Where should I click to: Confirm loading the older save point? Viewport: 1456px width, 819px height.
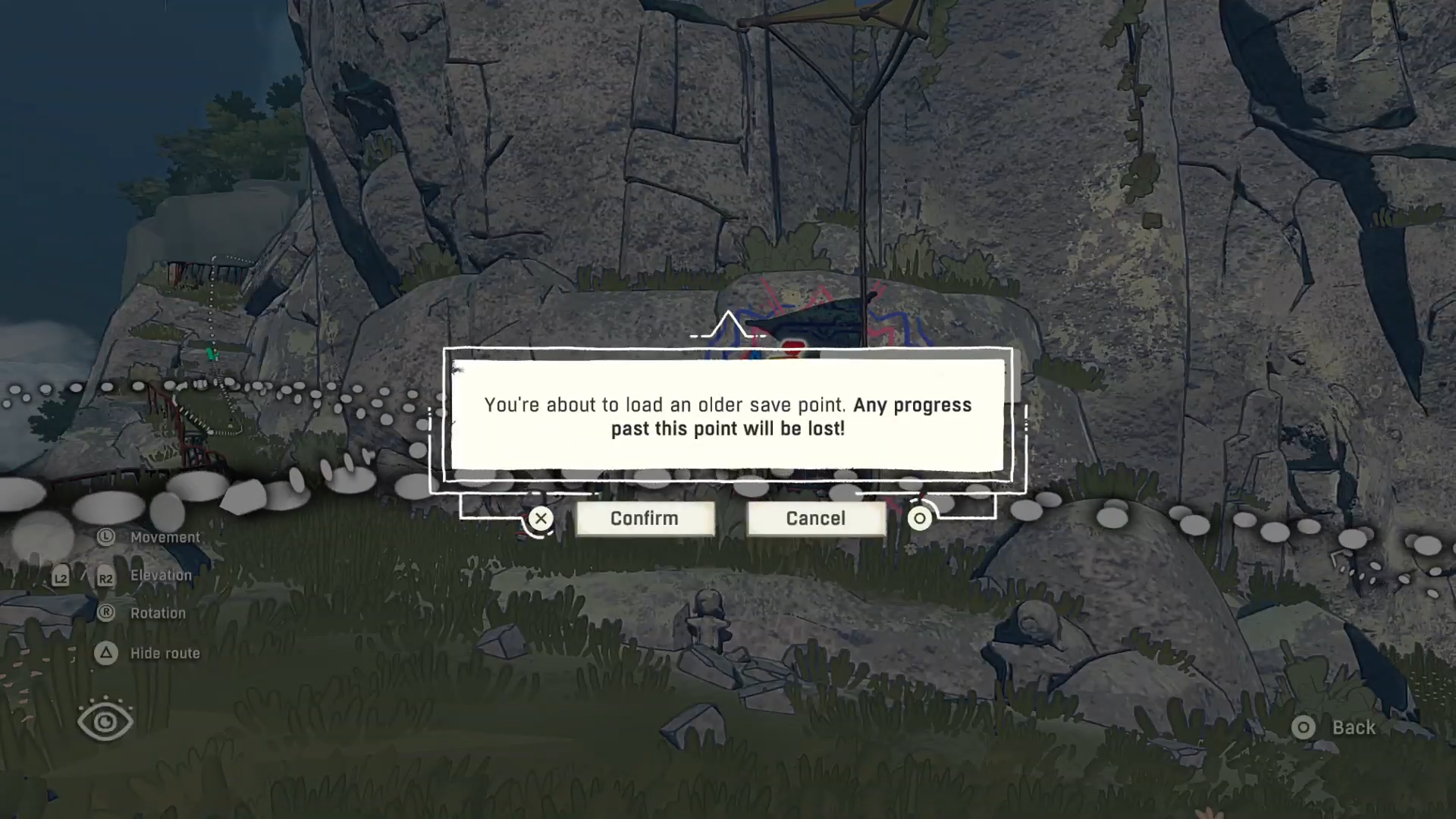click(645, 519)
